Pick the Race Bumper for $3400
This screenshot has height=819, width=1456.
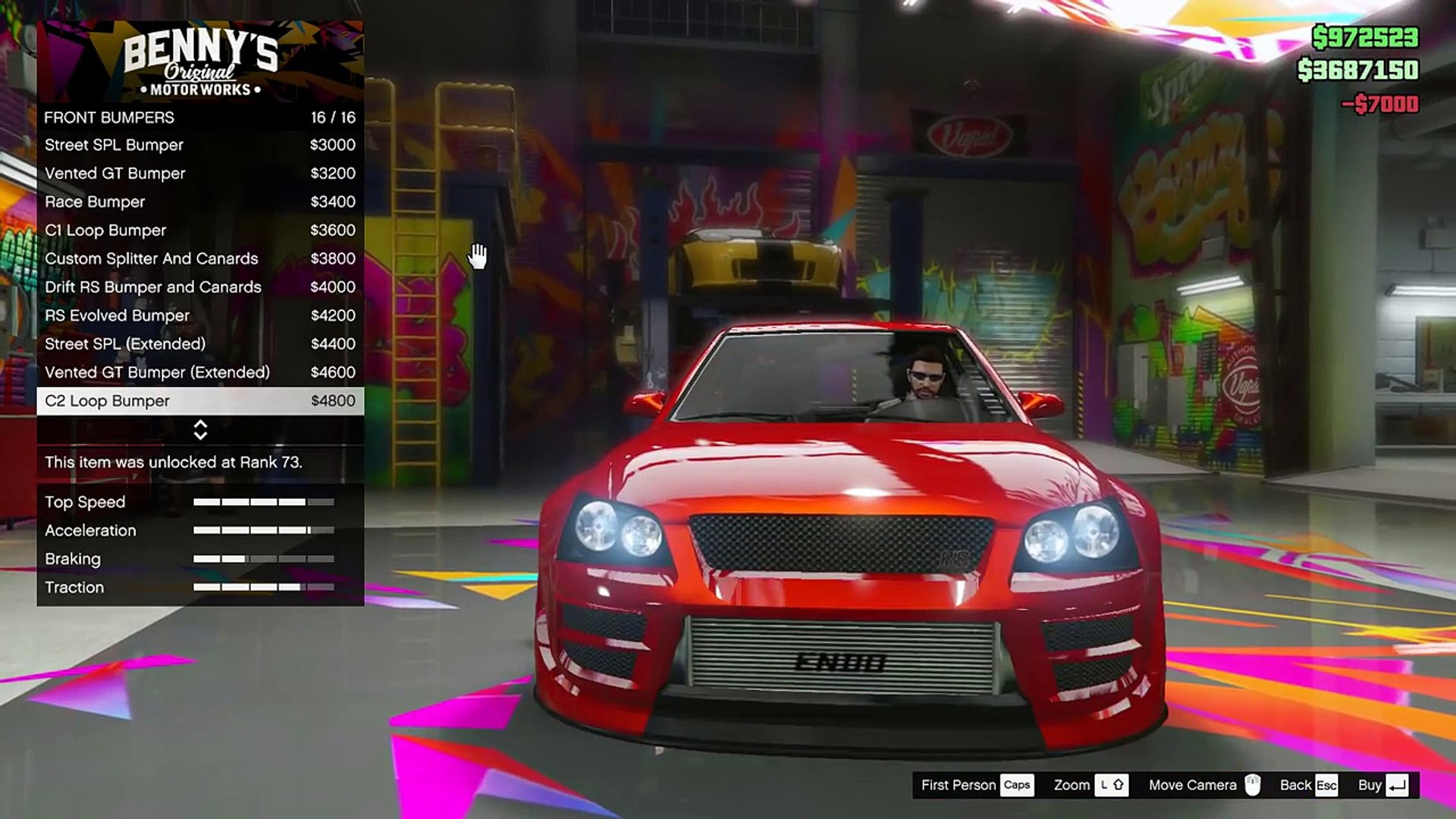pyautogui.click(x=199, y=202)
